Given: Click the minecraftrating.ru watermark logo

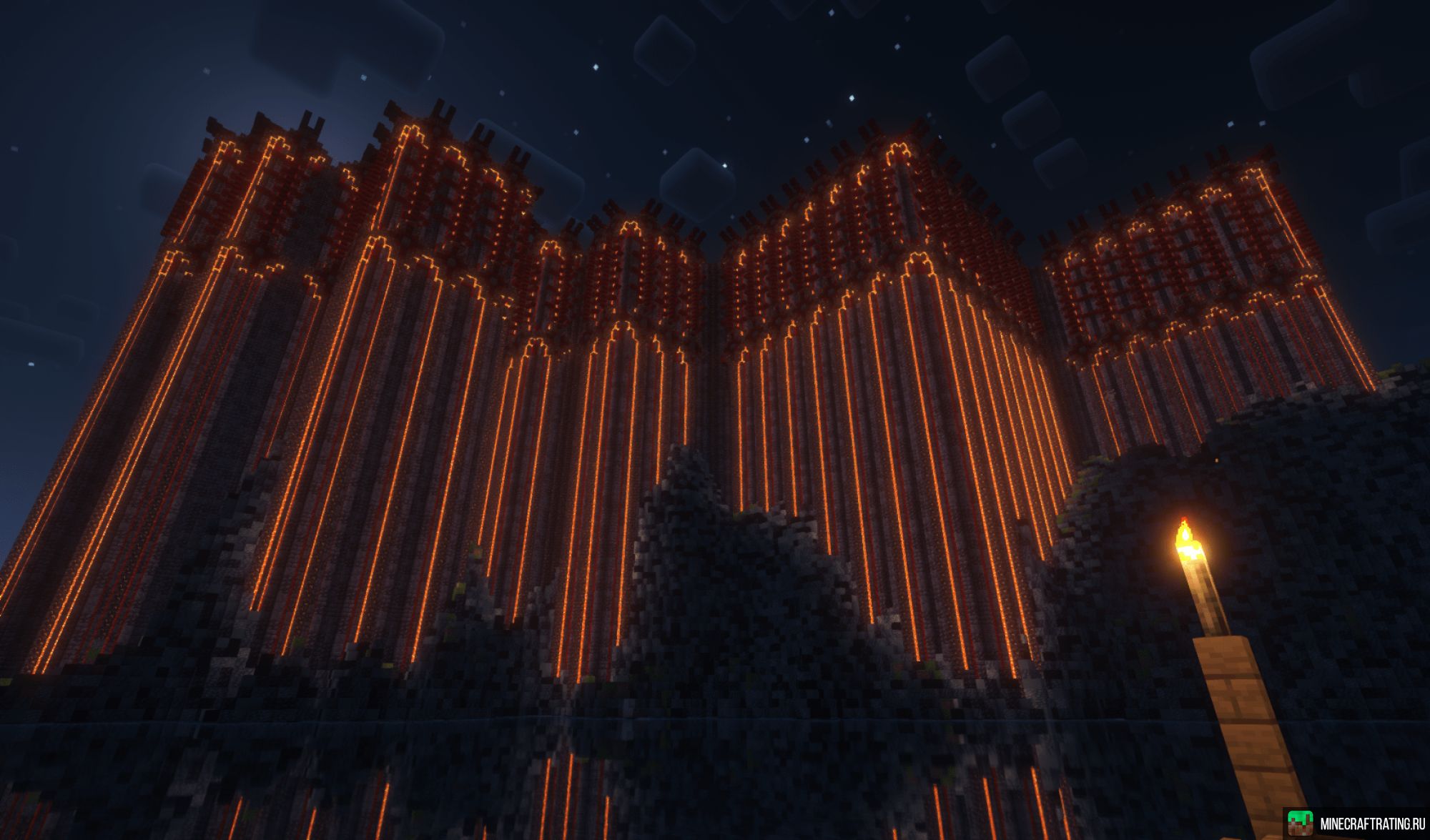Looking at the screenshot, I should pyautogui.click(x=1299, y=822).
